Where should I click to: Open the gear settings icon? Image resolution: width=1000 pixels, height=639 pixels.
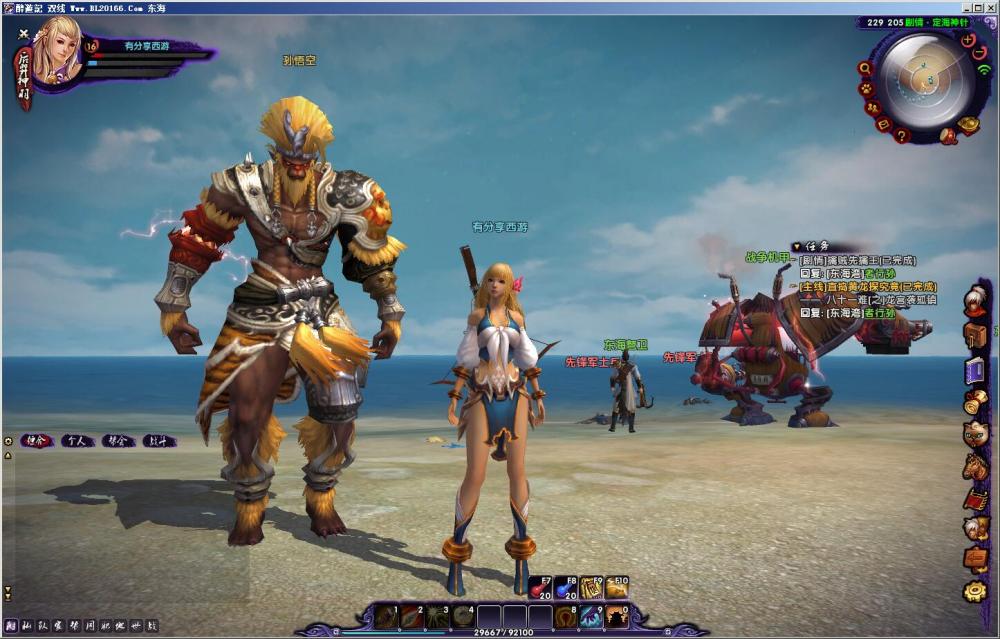pos(975,592)
